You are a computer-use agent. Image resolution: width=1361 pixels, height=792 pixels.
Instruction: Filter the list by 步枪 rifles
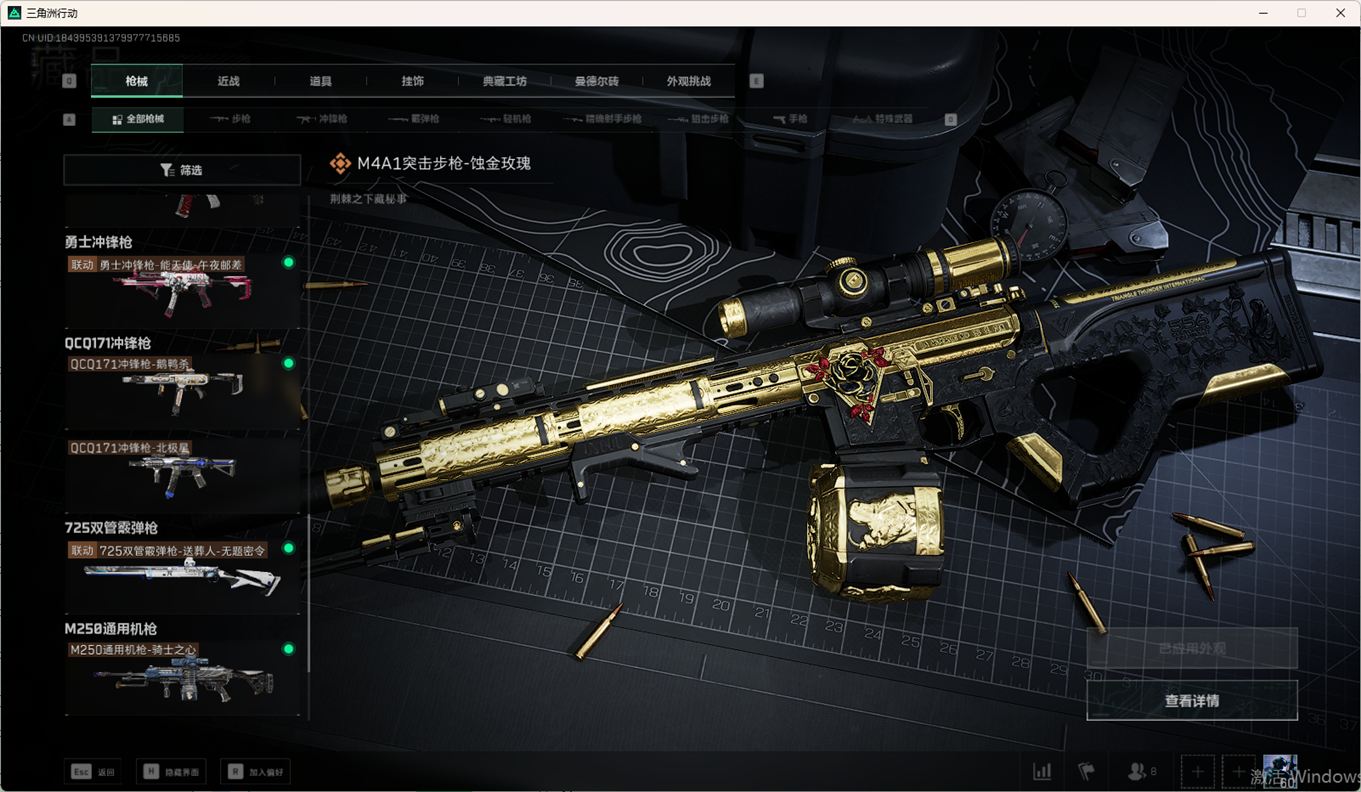point(230,119)
